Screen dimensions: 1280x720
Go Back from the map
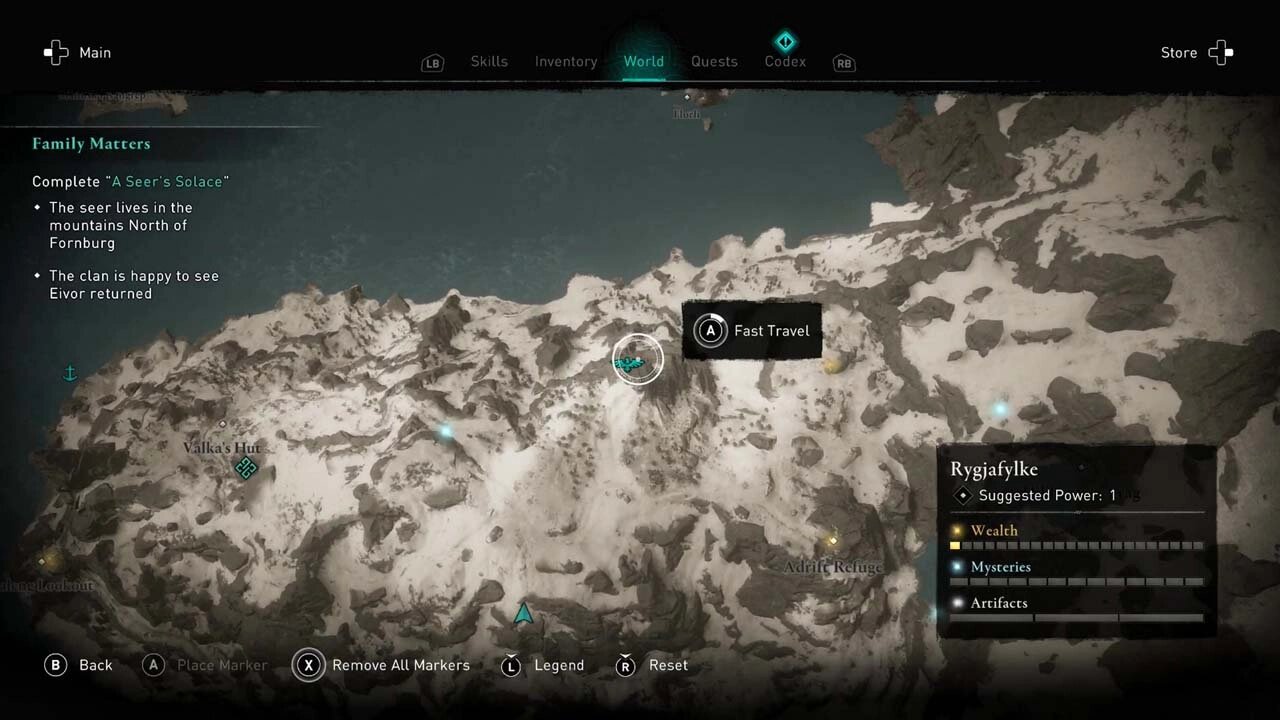coord(78,665)
